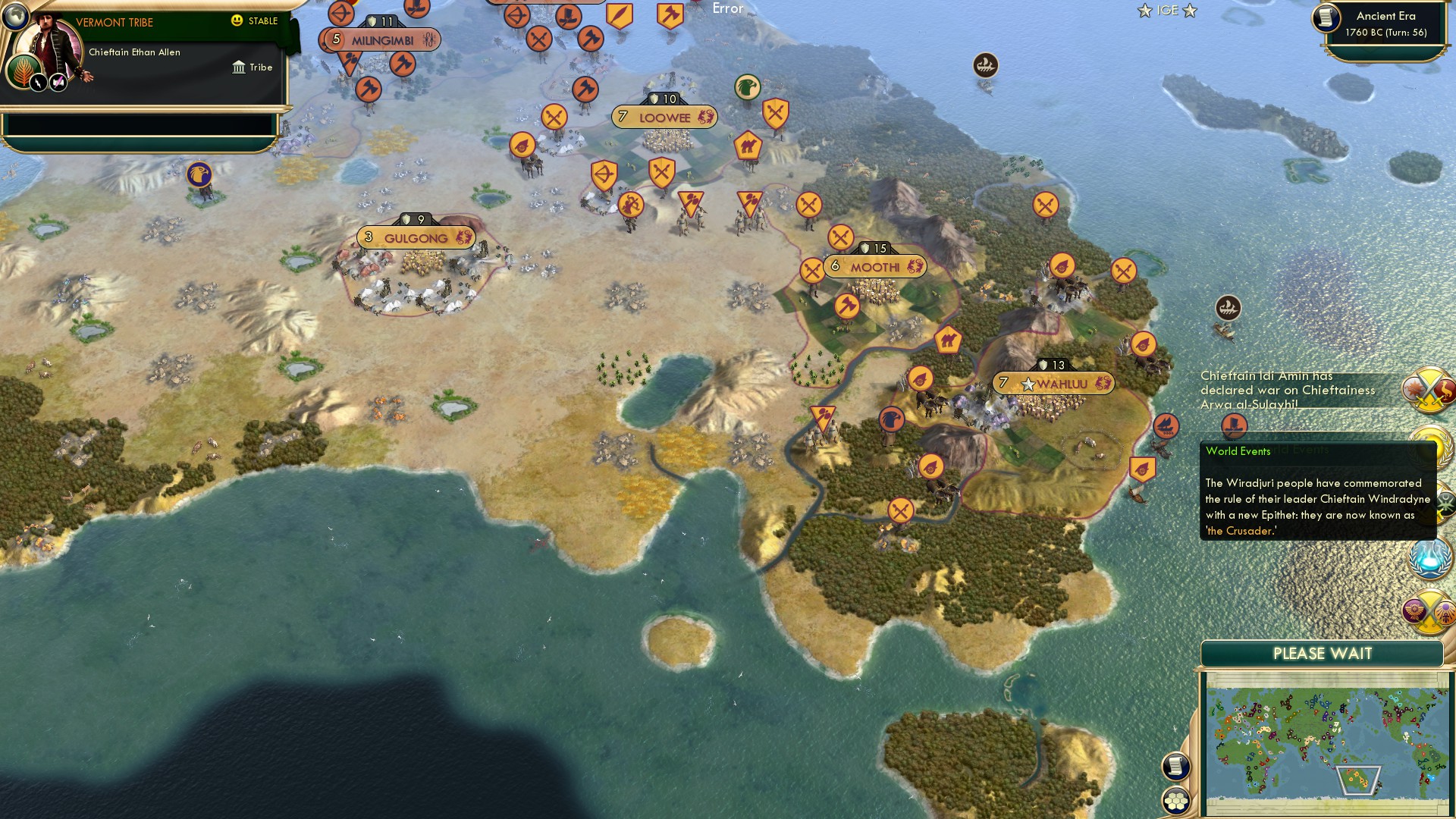The image size is (1456, 819).
Task: Click the Gulgong city banner
Action: click(x=416, y=237)
